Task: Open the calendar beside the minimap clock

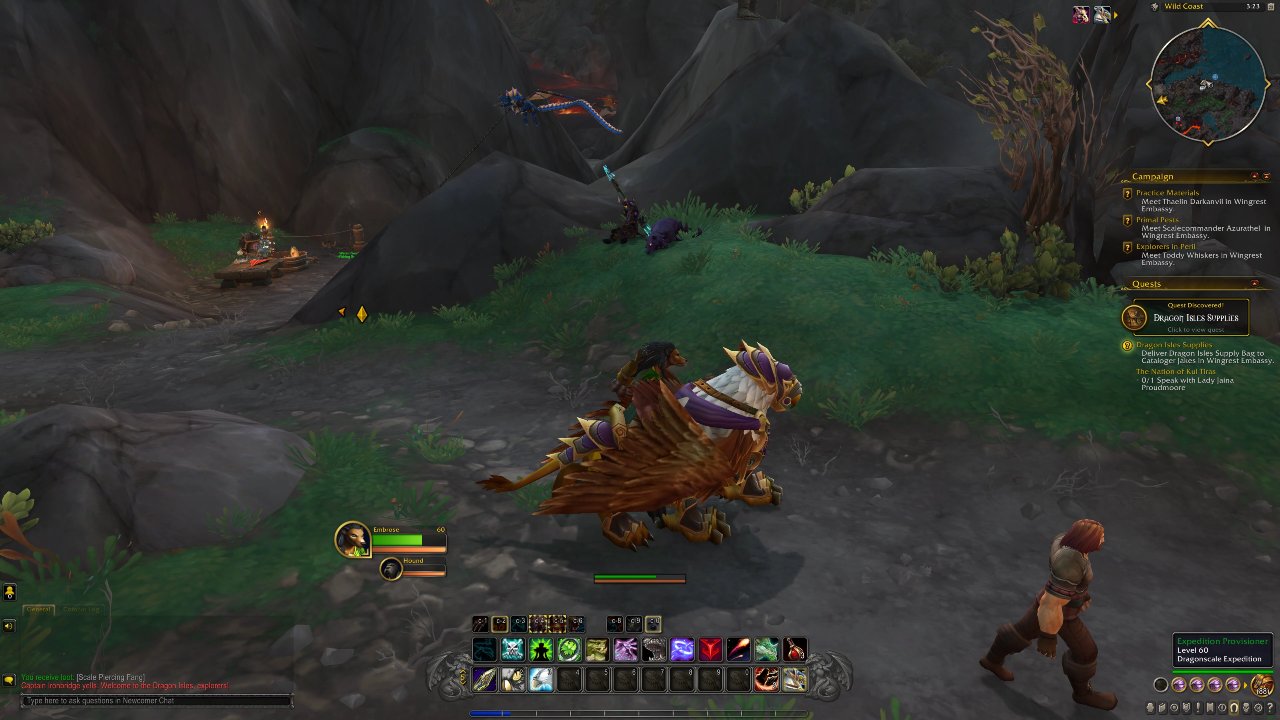Action: (1269, 7)
